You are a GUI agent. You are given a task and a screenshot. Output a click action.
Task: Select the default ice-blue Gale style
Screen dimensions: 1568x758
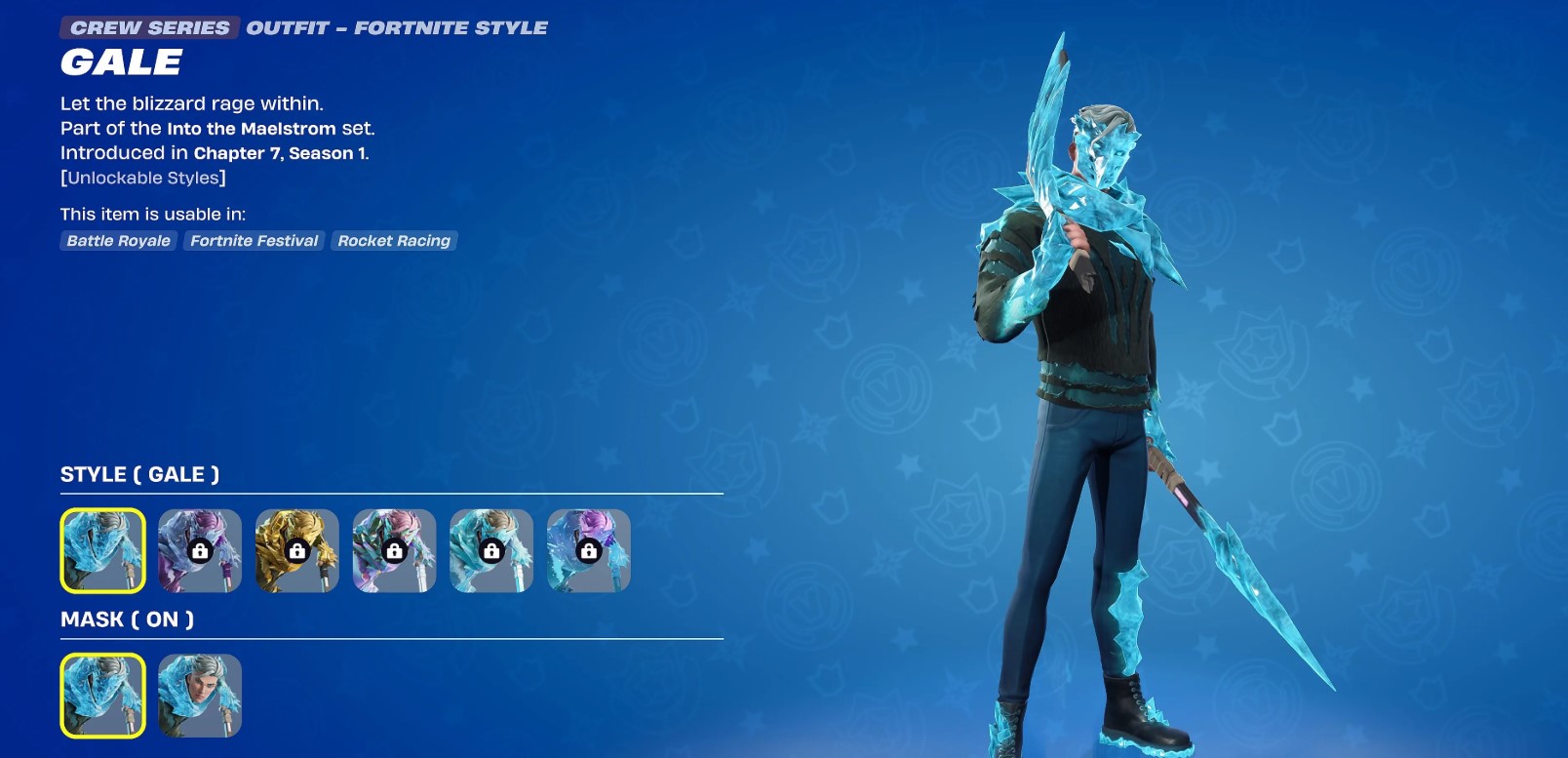pyautogui.click(x=102, y=550)
